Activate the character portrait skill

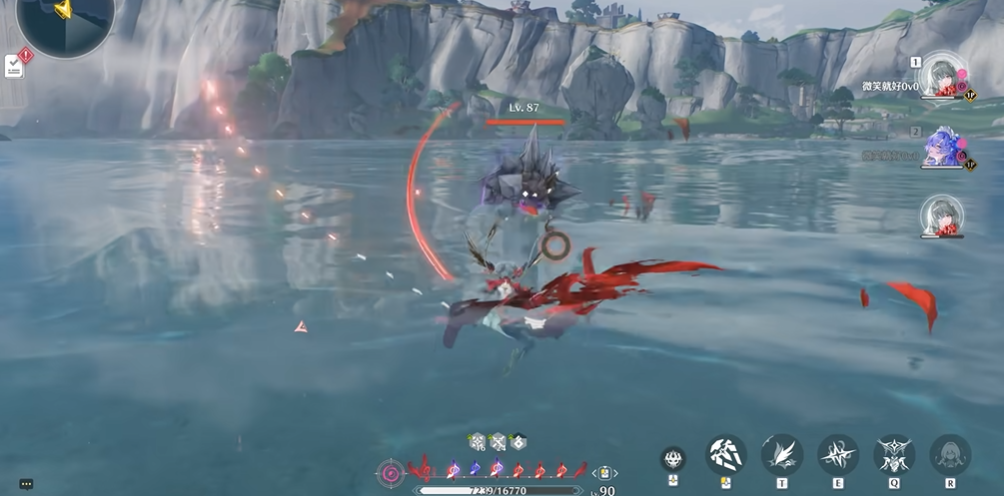(950, 455)
